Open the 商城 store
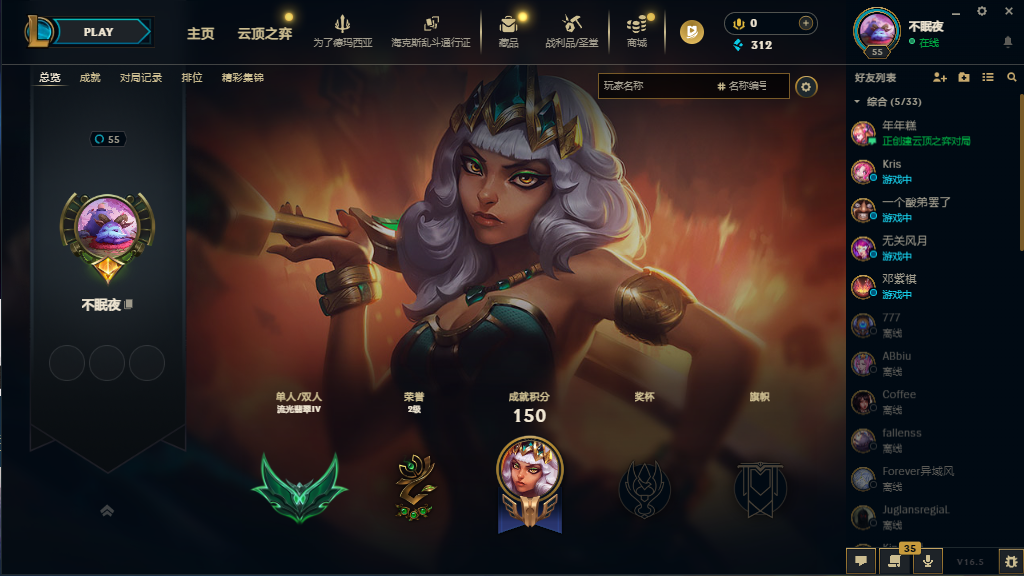The image size is (1024, 576). point(636,31)
